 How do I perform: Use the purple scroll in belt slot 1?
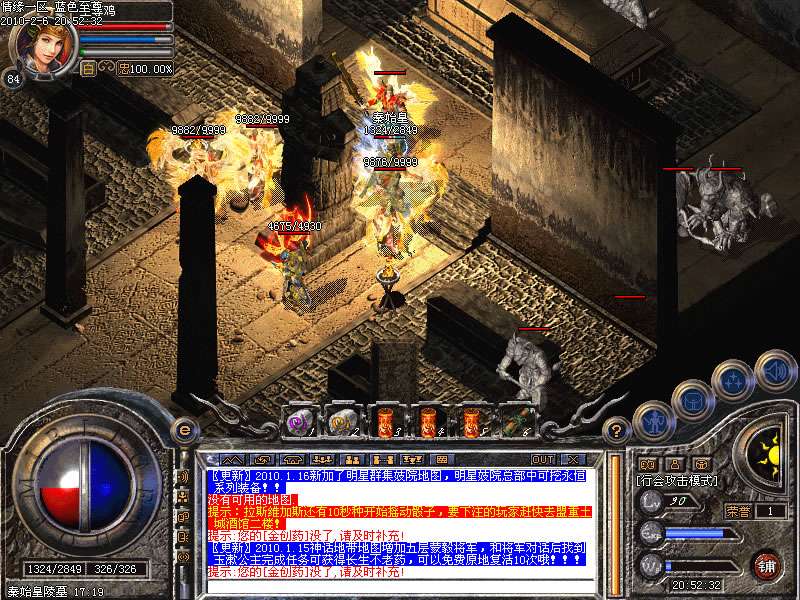point(302,420)
